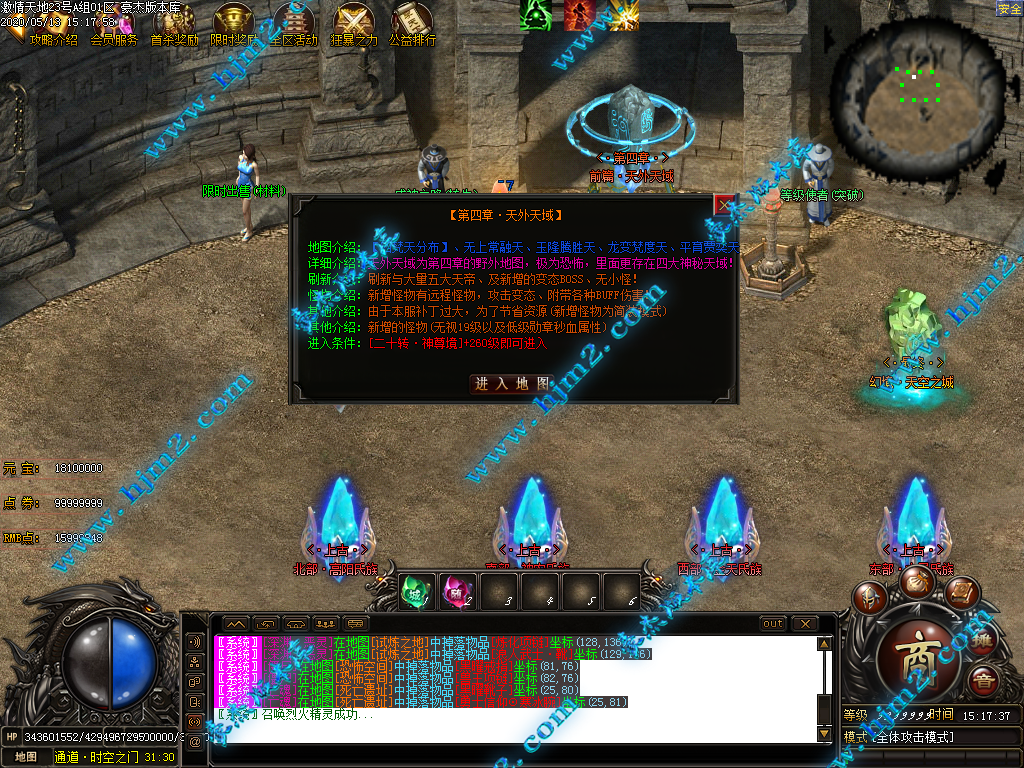Viewport: 1024px width, 768px height.
Task: Show the 首杀奖励 first-kill rewards
Action: (174, 25)
